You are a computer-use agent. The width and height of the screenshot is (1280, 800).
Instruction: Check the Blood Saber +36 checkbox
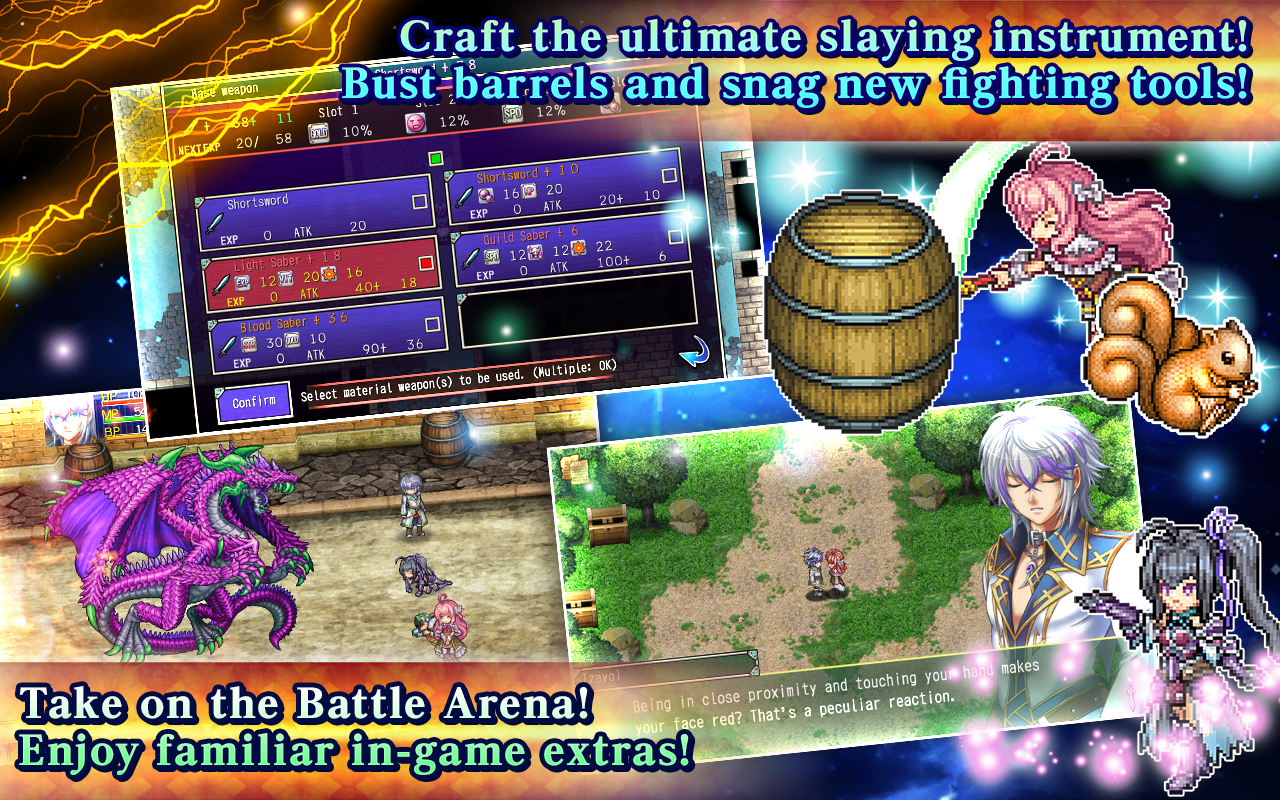tap(432, 323)
